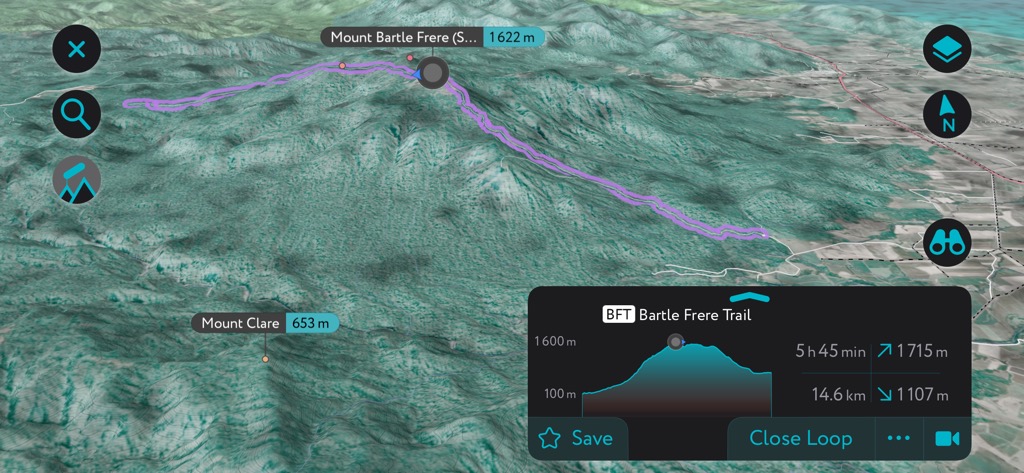The width and height of the screenshot is (1024, 473).
Task: Activate the binoculars view button
Action: coord(947,242)
